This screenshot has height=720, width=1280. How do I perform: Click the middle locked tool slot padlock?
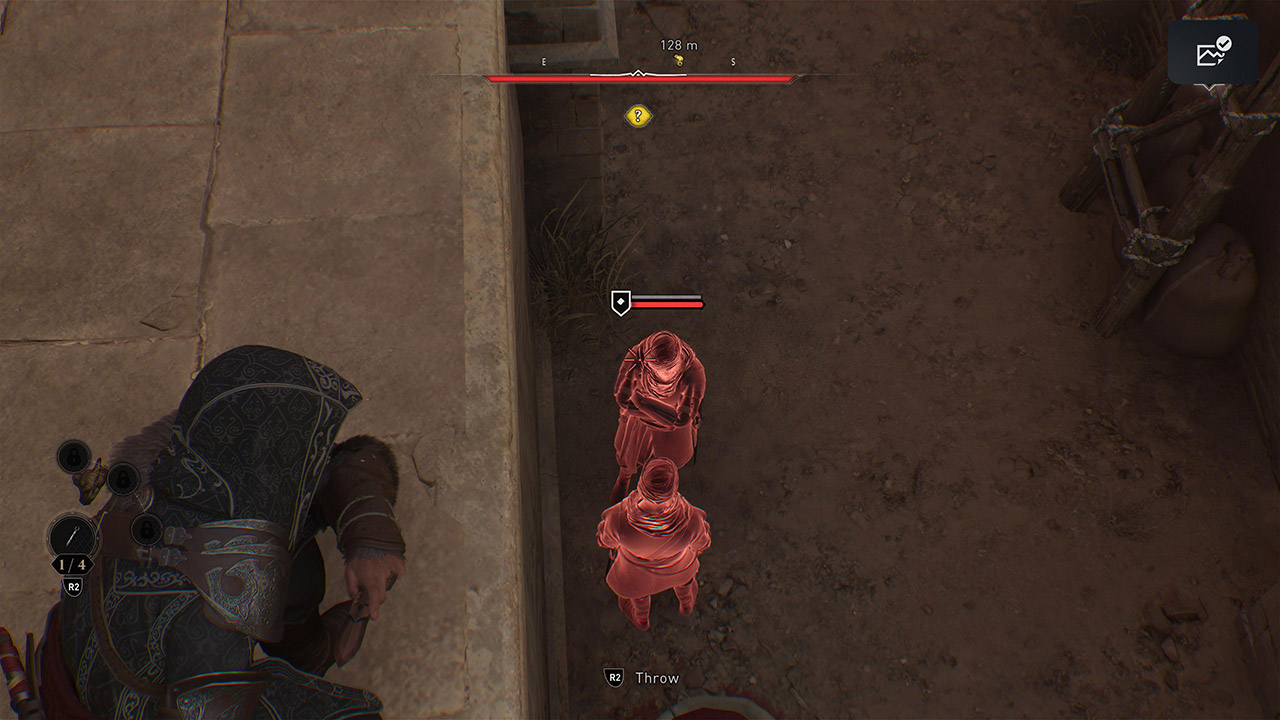click(123, 480)
